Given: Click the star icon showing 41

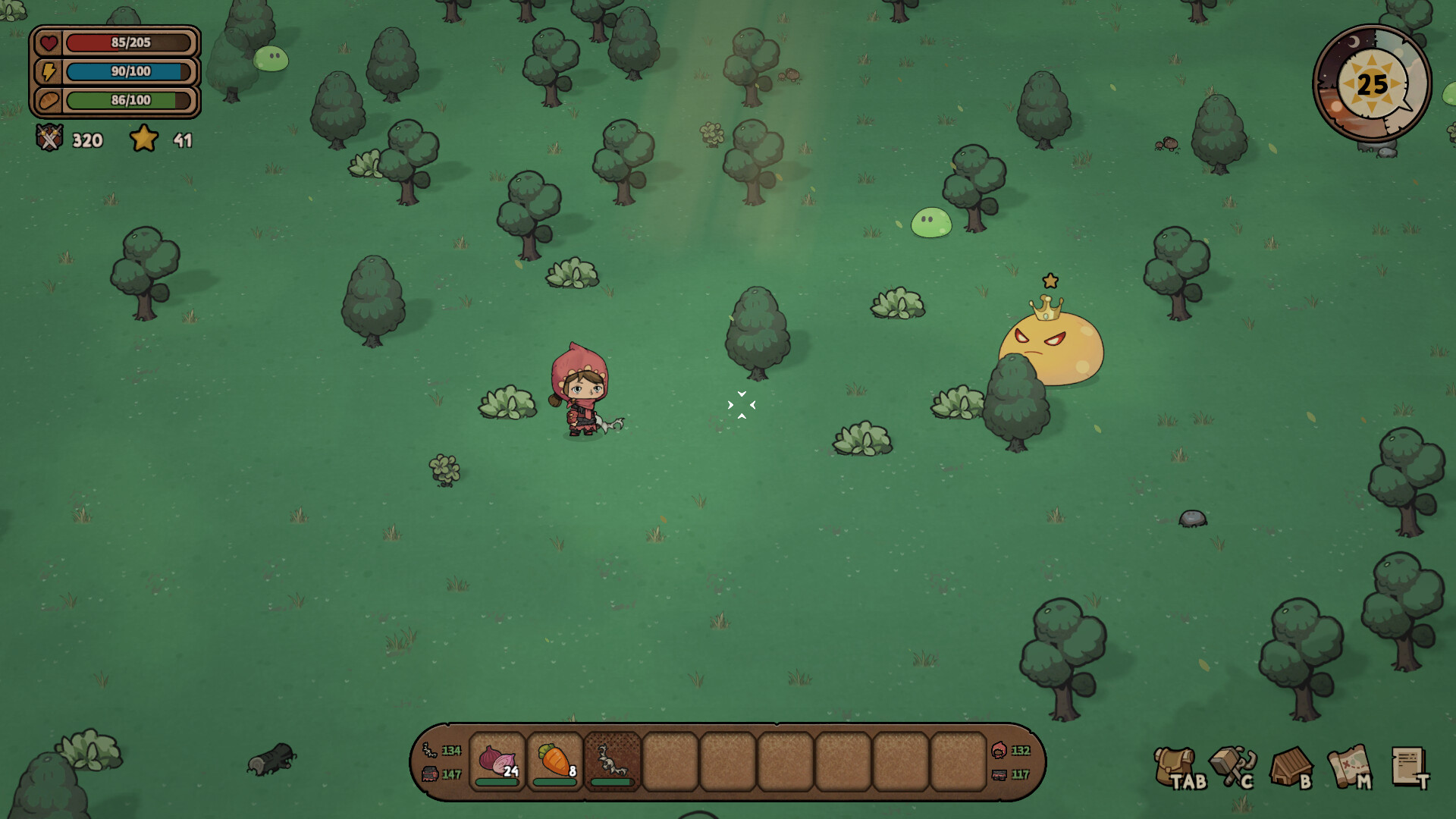Looking at the screenshot, I should [x=144, y=139].
